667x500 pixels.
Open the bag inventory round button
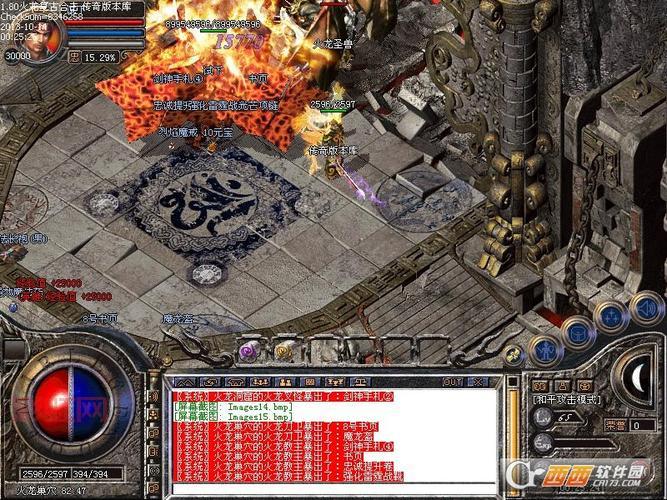(x=576, y=331)
